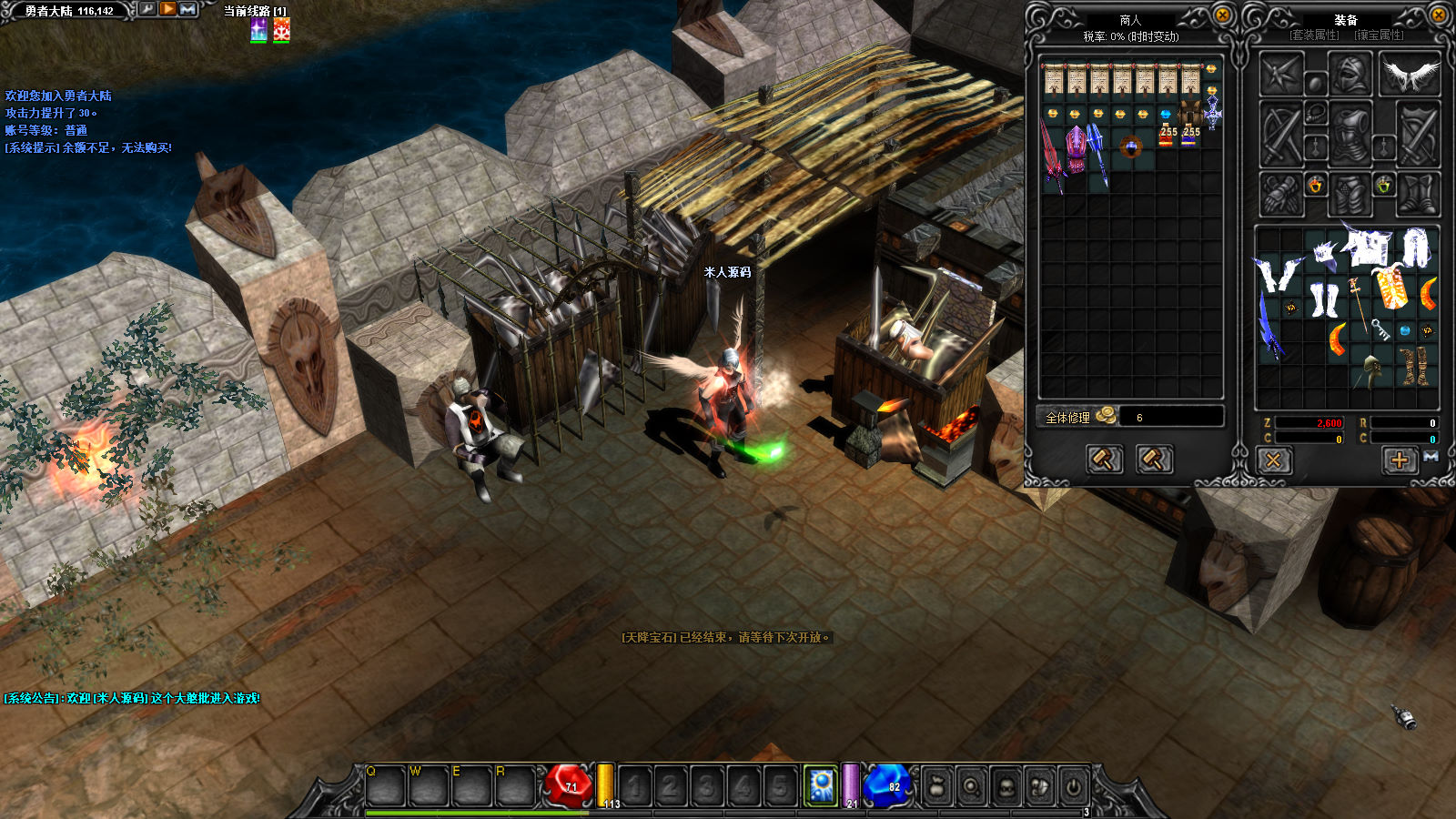Select the brown leather boots in inventory

[1415, 365]
